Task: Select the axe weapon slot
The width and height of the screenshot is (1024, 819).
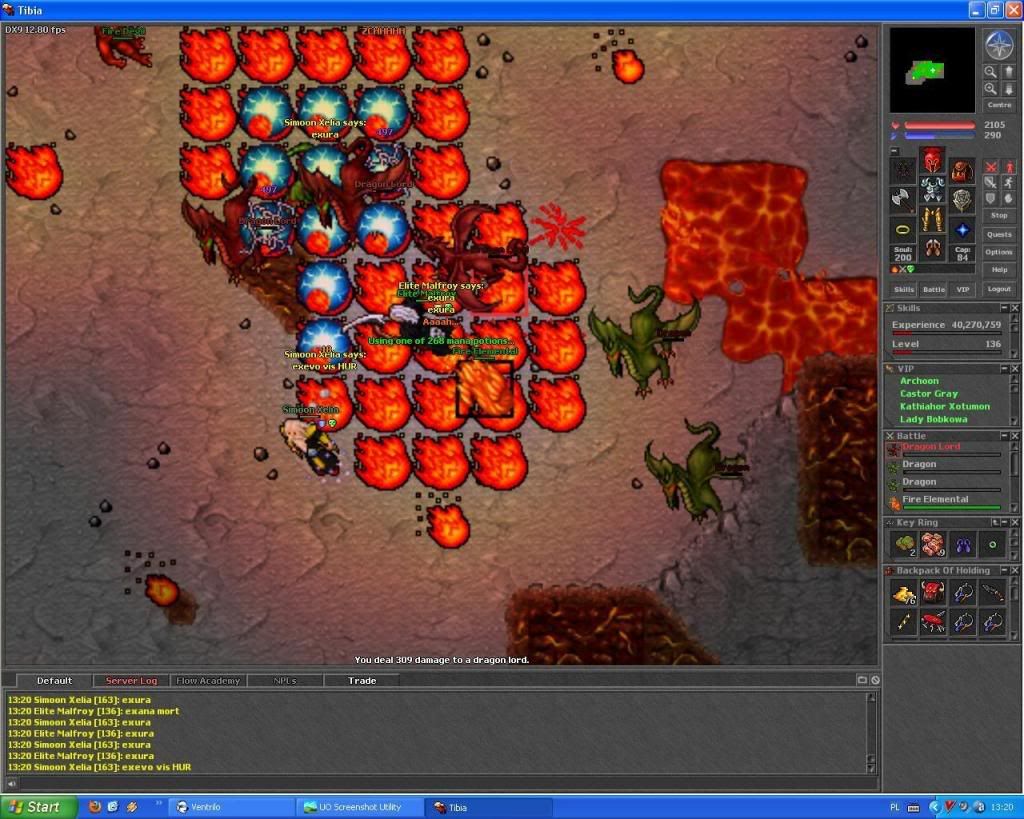Action: point(903,198)
